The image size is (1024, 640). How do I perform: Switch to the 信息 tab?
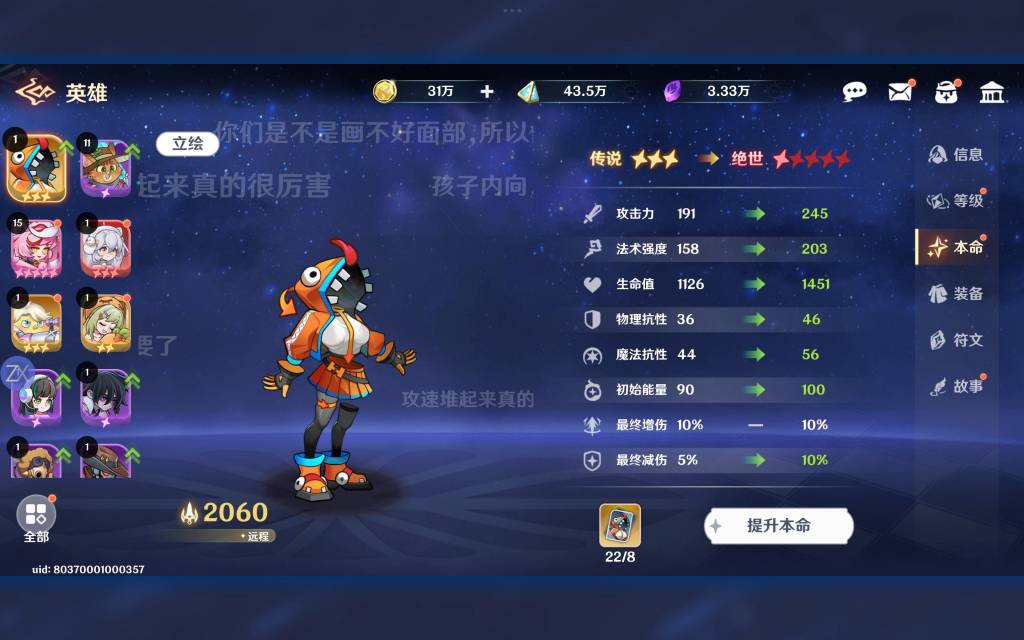pos(957,155)
